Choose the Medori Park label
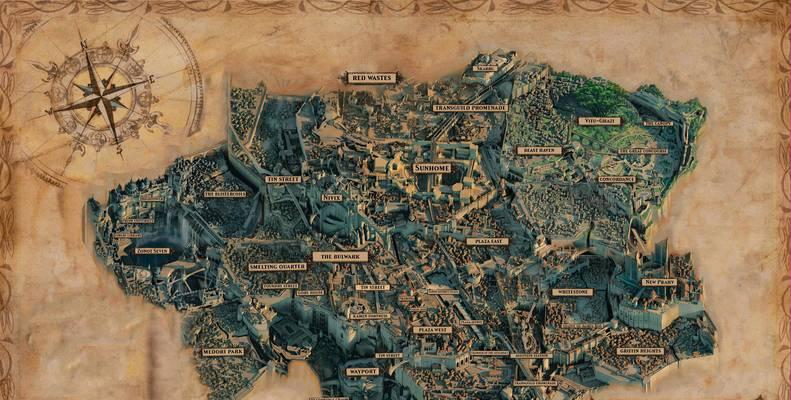791x400 pixels. coord(223,351)
